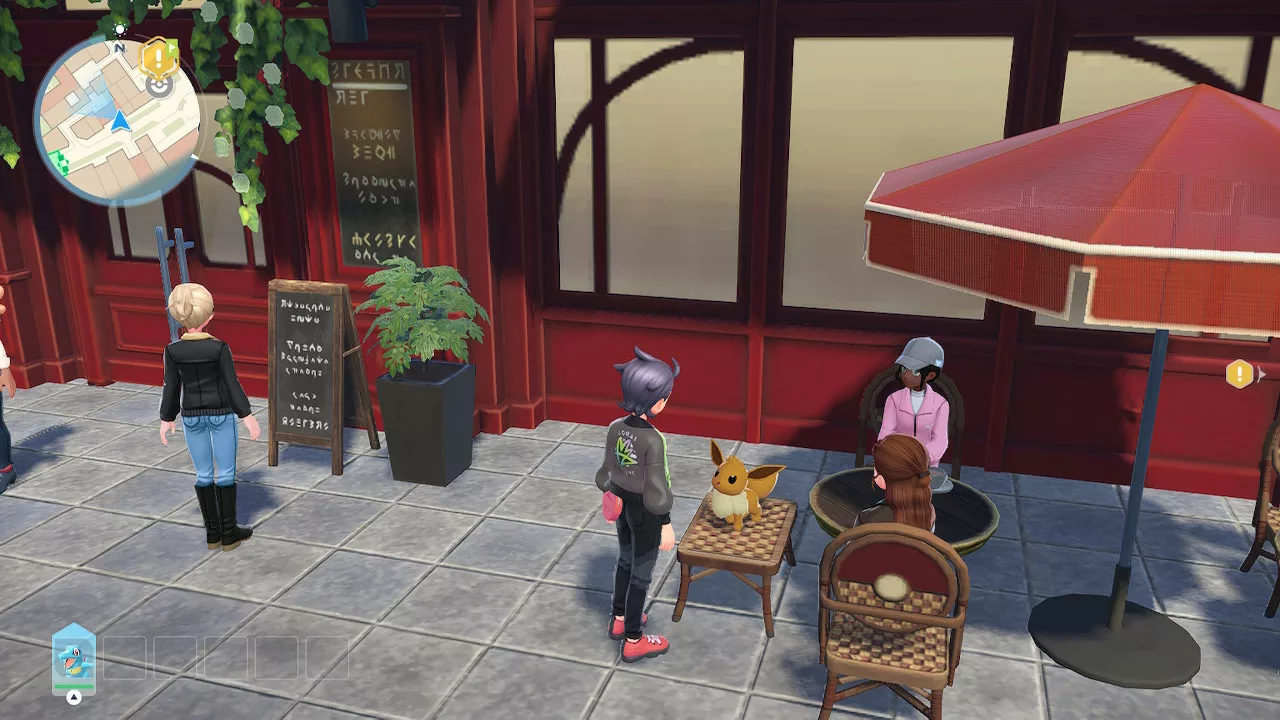Select the blue player arrow on the minimap
This screenshot has width=1280, height=720.
119,120
